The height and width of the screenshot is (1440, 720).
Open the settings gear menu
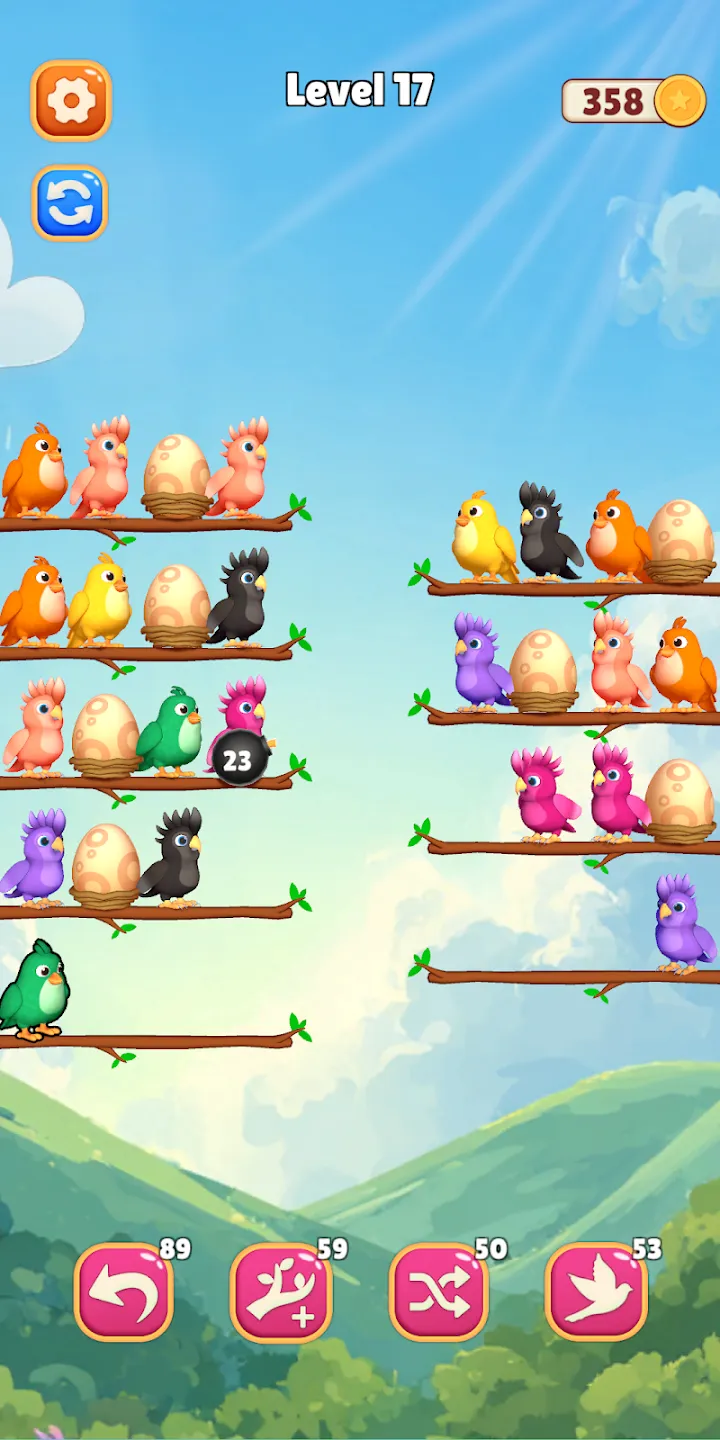pos(71,100)
